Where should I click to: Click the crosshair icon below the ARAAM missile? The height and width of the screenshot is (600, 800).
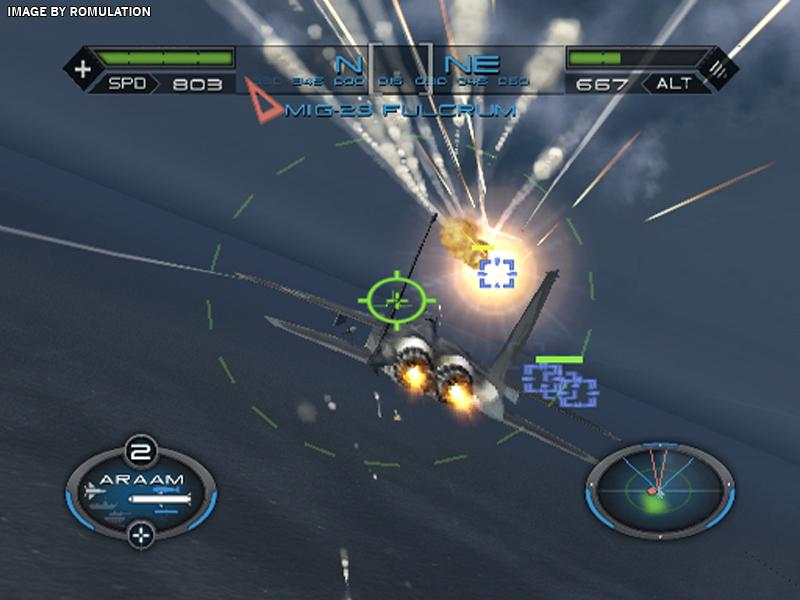142,533
